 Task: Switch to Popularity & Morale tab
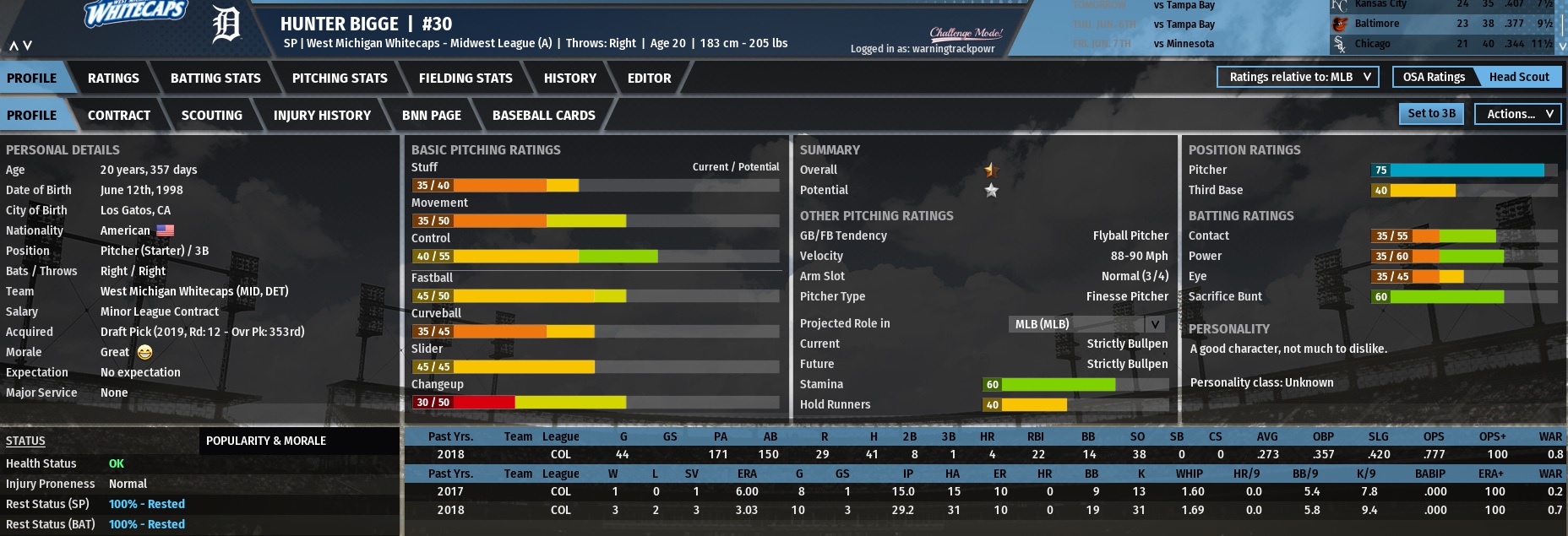pyautogui.click(x=266, y=441)
